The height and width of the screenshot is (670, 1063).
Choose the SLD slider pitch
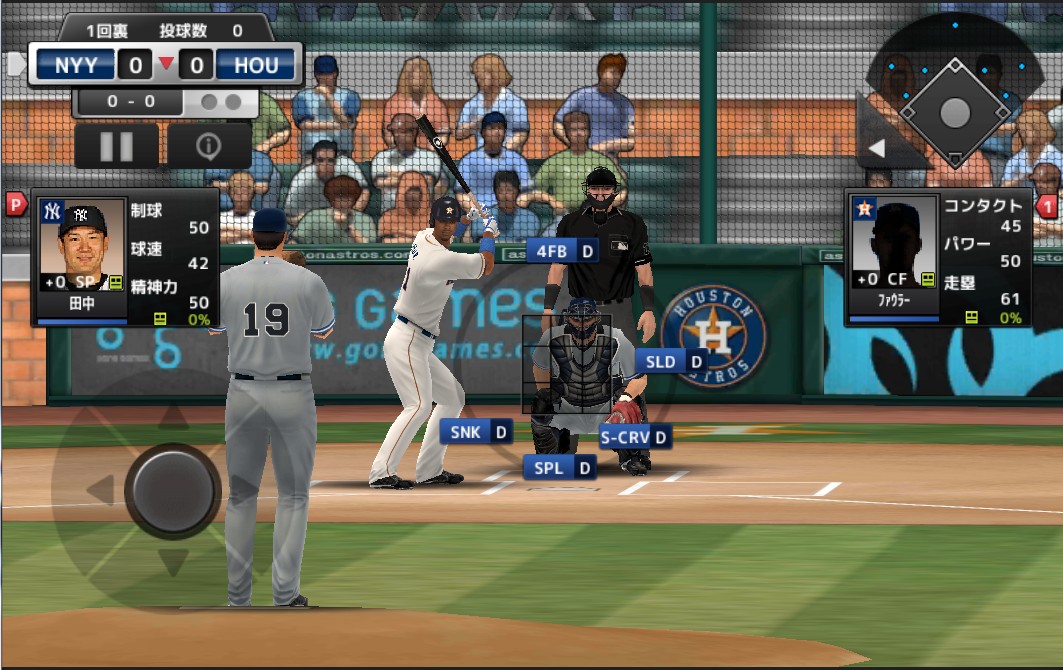pyautogui.click(x=671, y=361)
